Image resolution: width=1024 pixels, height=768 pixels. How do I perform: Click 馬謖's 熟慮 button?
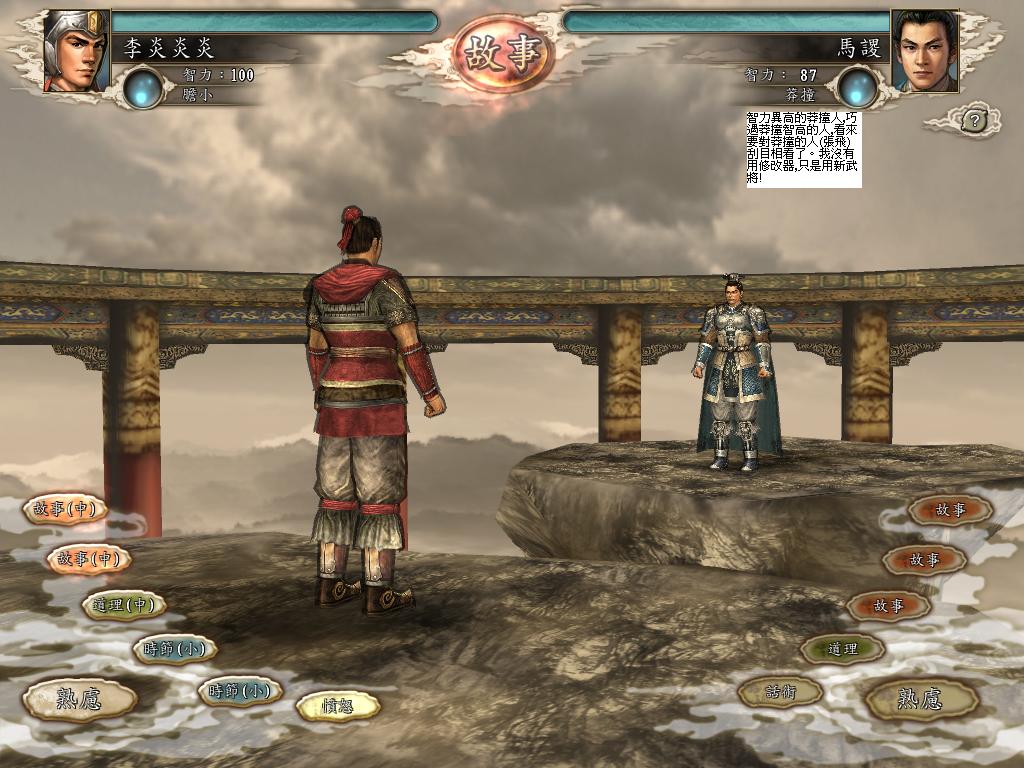pyautogui.click(x=920, y=699)
